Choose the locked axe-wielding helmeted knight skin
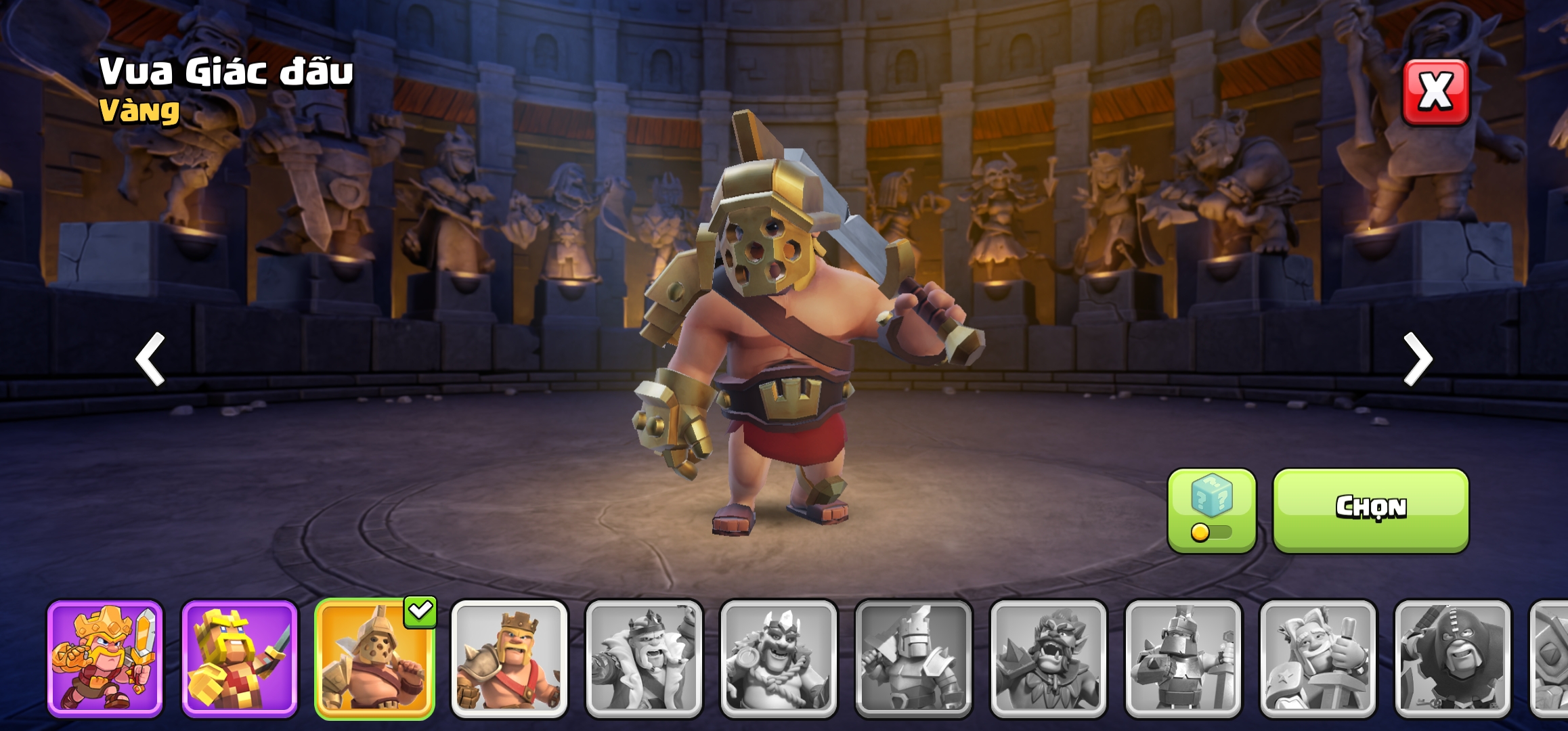This screenshot has width=1568, height=731. pyautogui.click(x=913, y=658)
